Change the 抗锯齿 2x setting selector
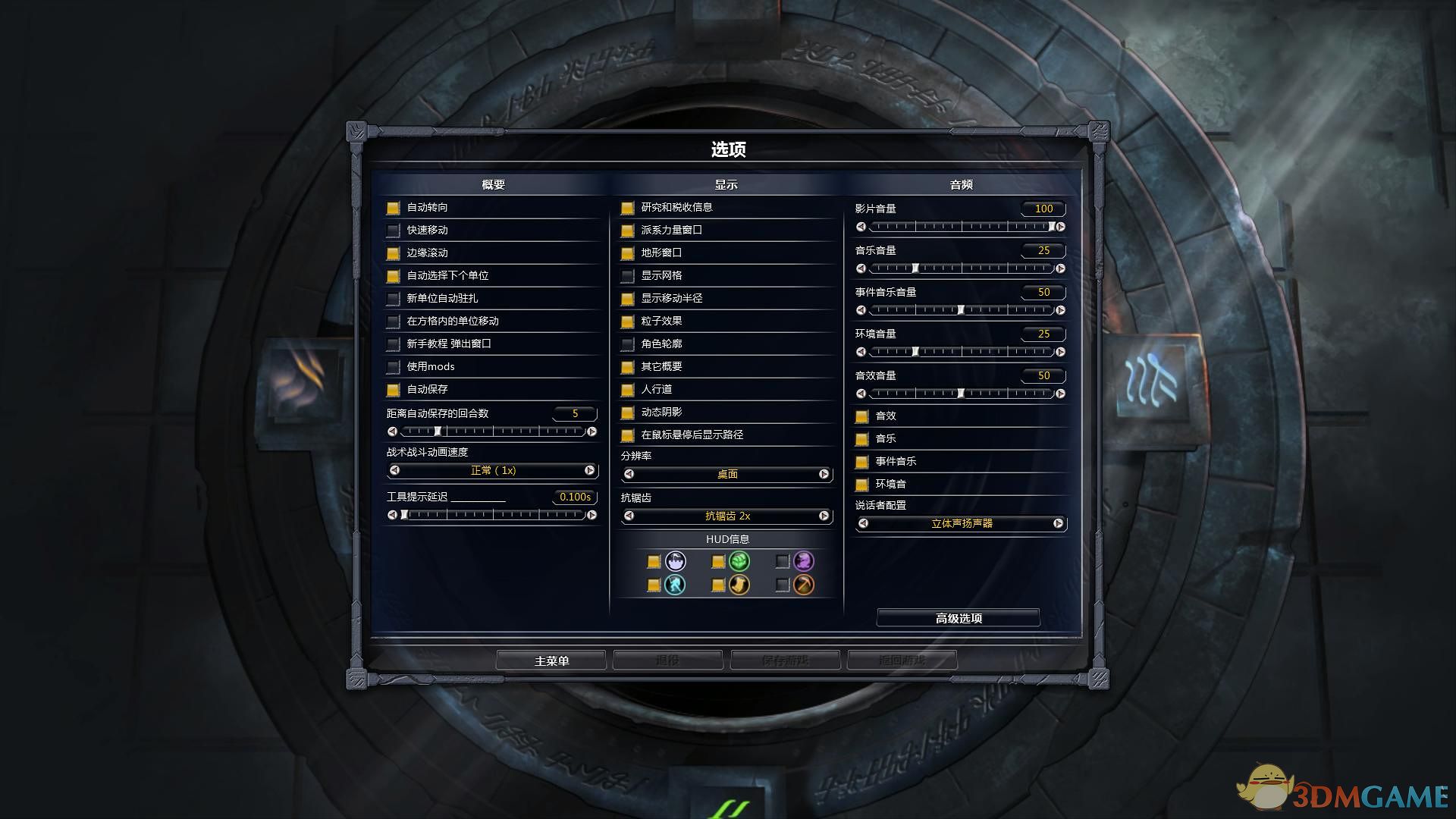Viewport: 1456px width, 819px height. (x=726, y=516)
